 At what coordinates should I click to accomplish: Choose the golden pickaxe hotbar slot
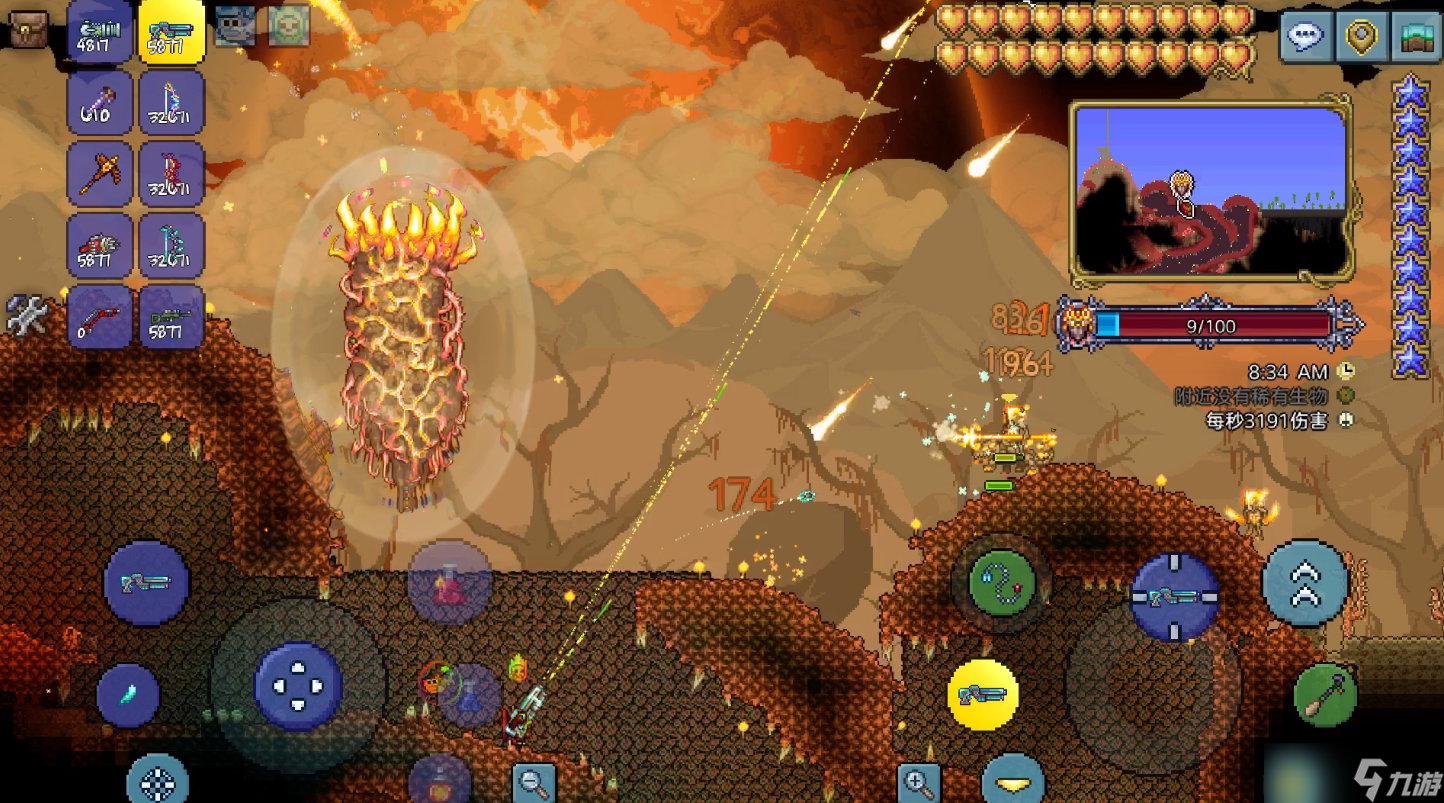pos(100,174)
